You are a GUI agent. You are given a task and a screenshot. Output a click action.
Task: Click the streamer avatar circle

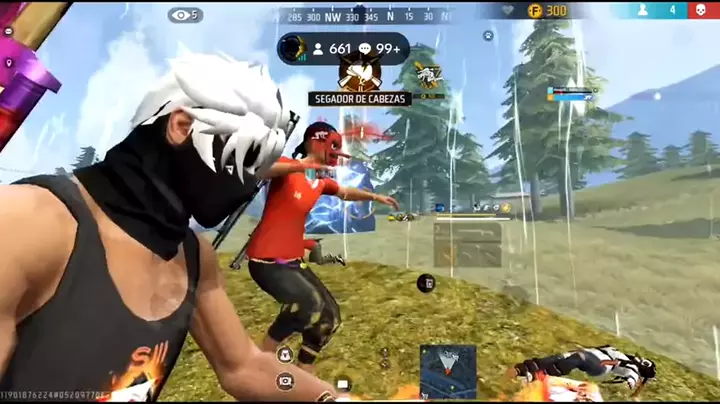tap(292, 48)
